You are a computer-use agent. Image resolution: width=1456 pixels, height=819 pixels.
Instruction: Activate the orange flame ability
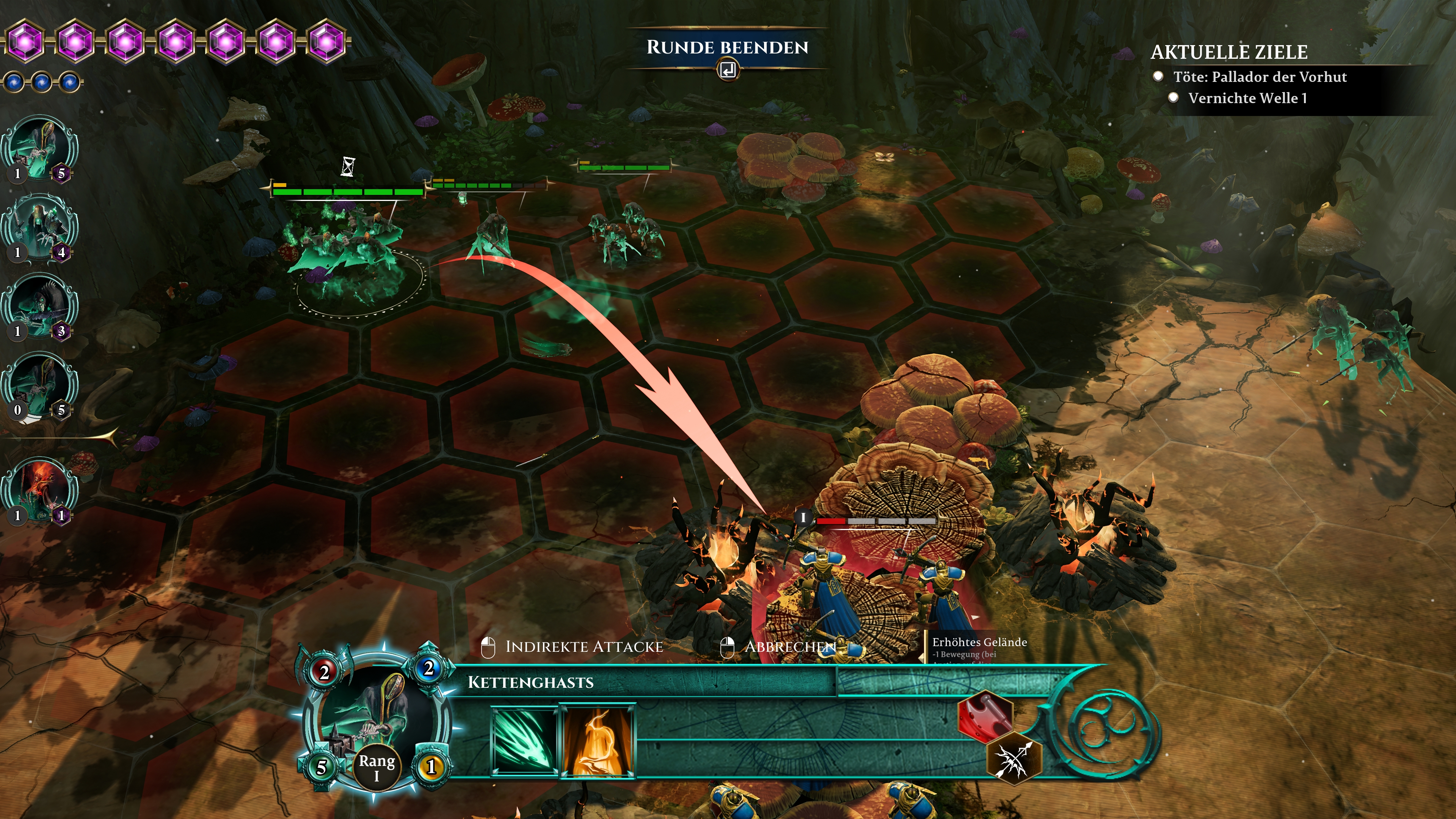tap(598, 741)
